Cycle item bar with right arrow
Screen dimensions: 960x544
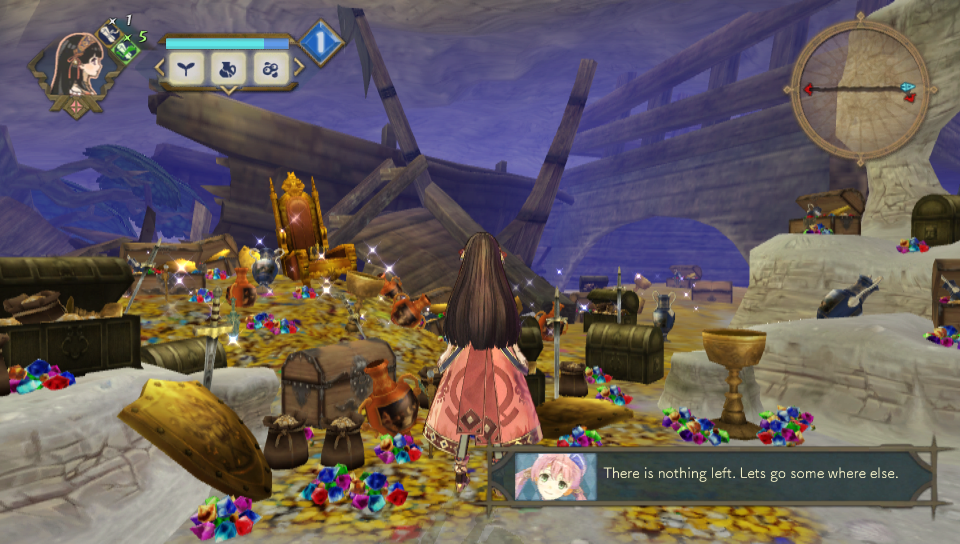tap(297, 68)
